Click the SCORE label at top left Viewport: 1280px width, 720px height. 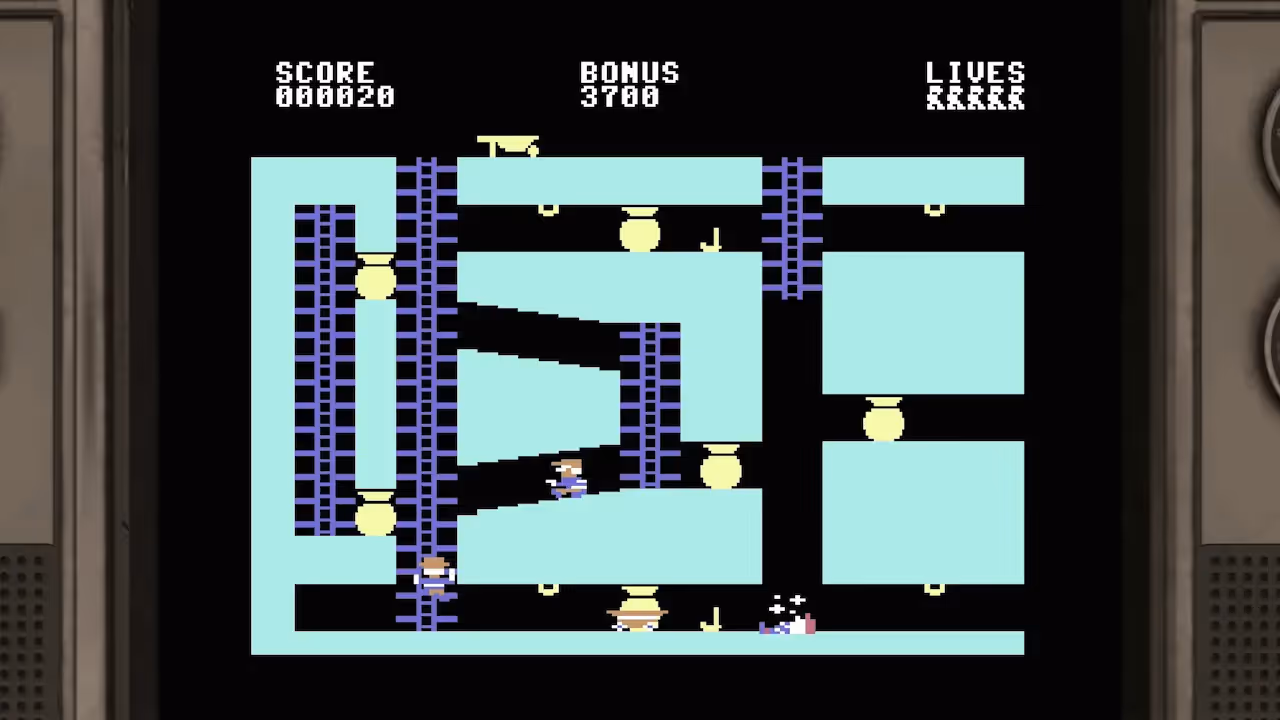[x=324, y=72]
